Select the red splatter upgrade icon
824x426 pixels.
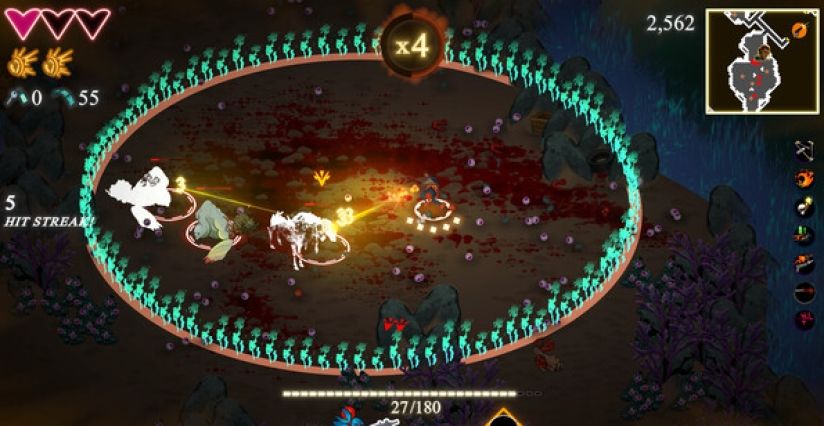coord(803,319)
